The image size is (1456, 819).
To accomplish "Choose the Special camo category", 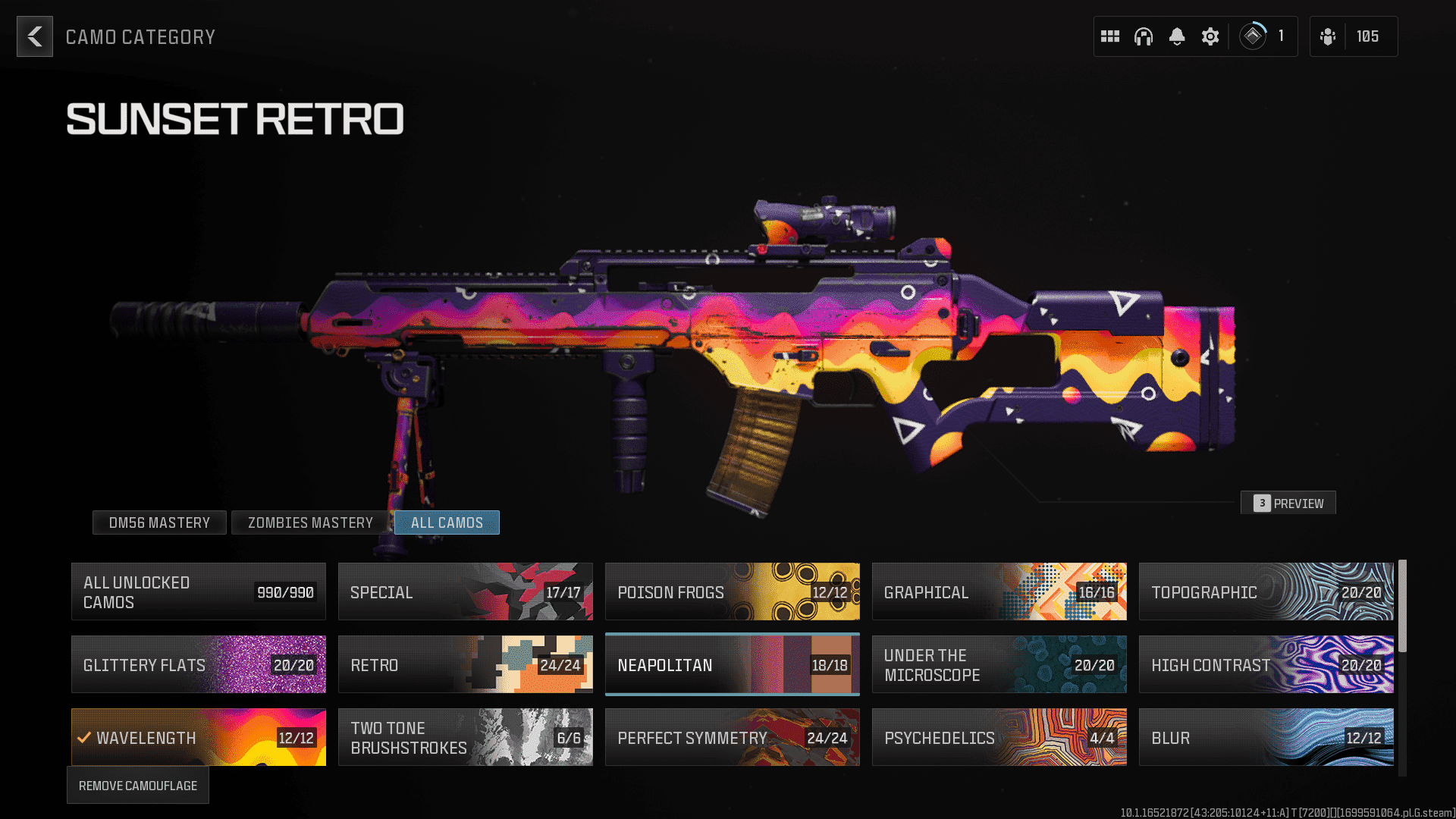I will 466,591.
